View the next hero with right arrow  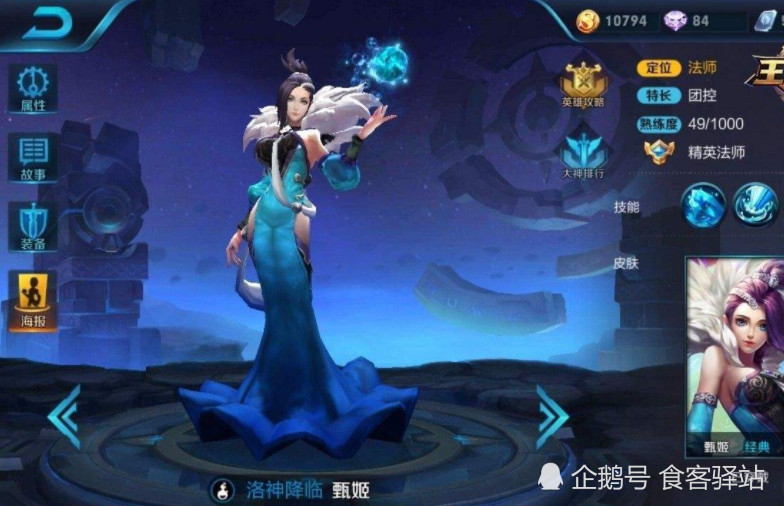pos(551,415)
